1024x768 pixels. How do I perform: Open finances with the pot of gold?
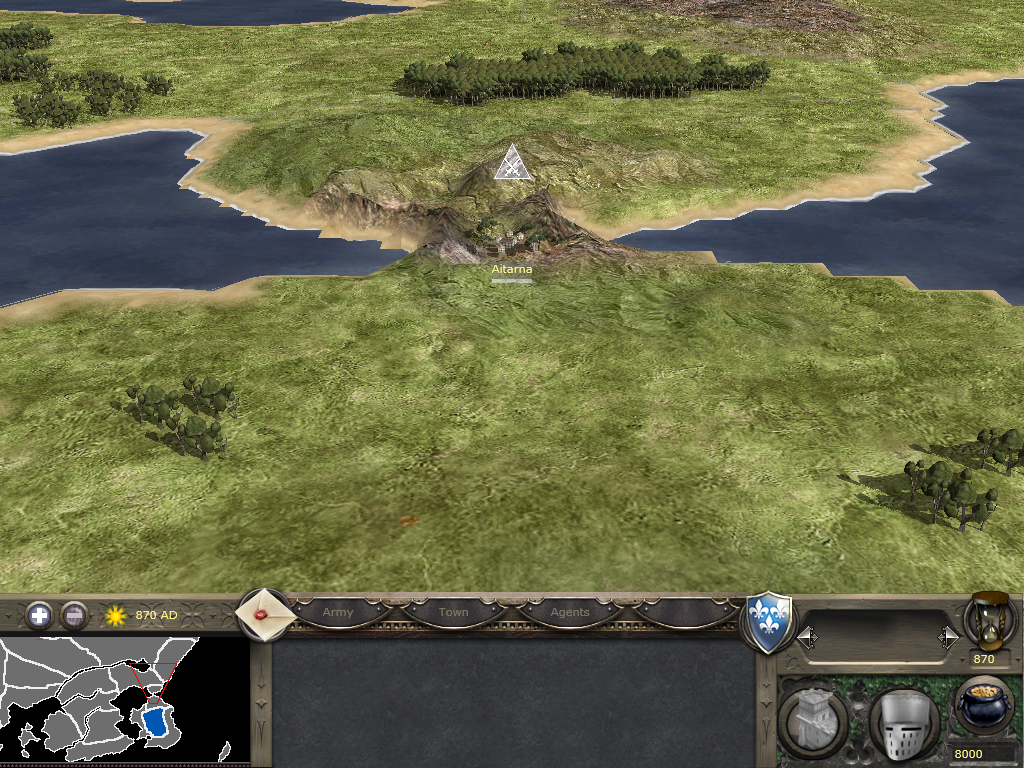[984, 705]
